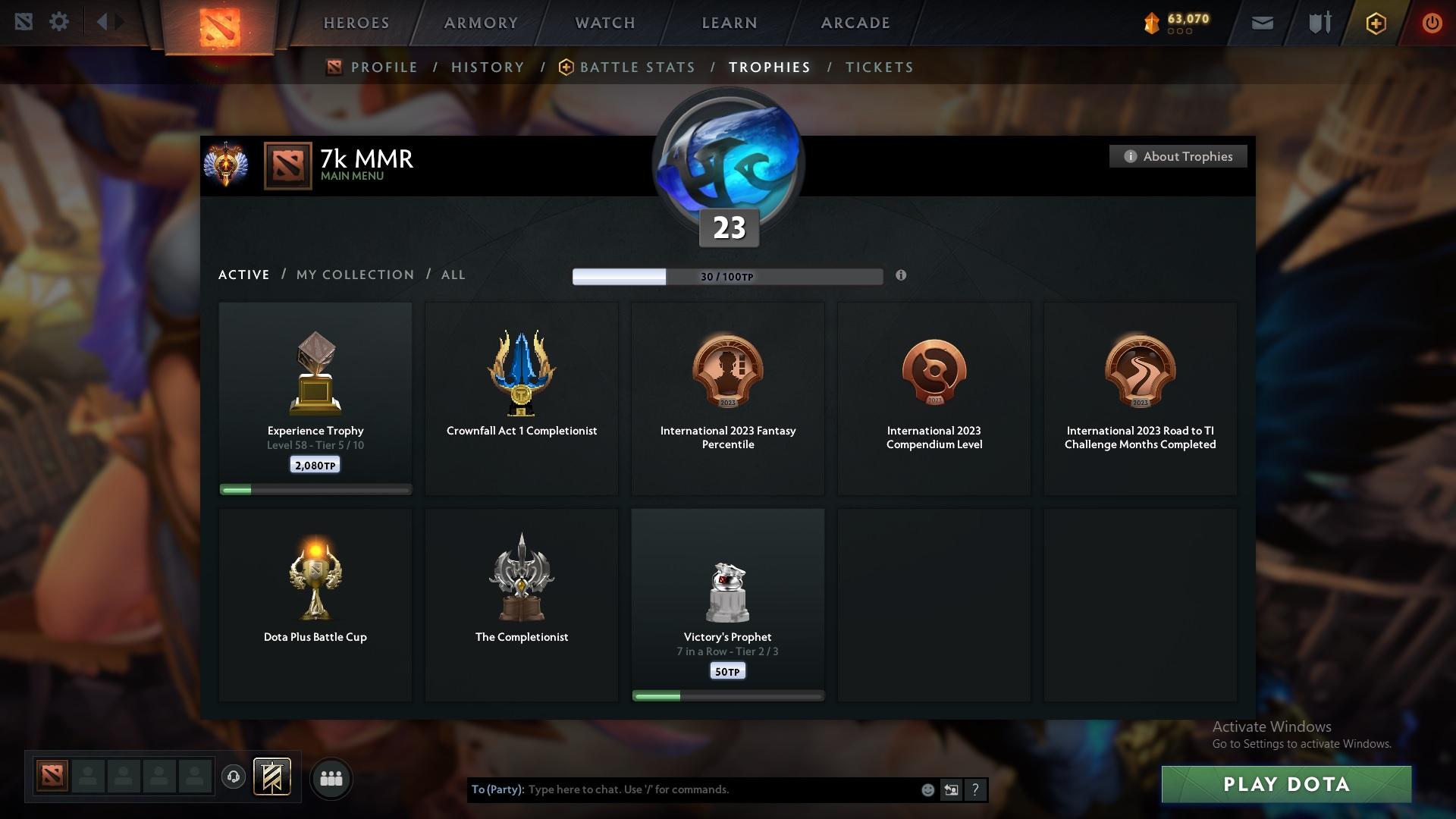Click the battle pass level token icon
Viewport: 1456px width, 819px height.
tap(1153, 23)
